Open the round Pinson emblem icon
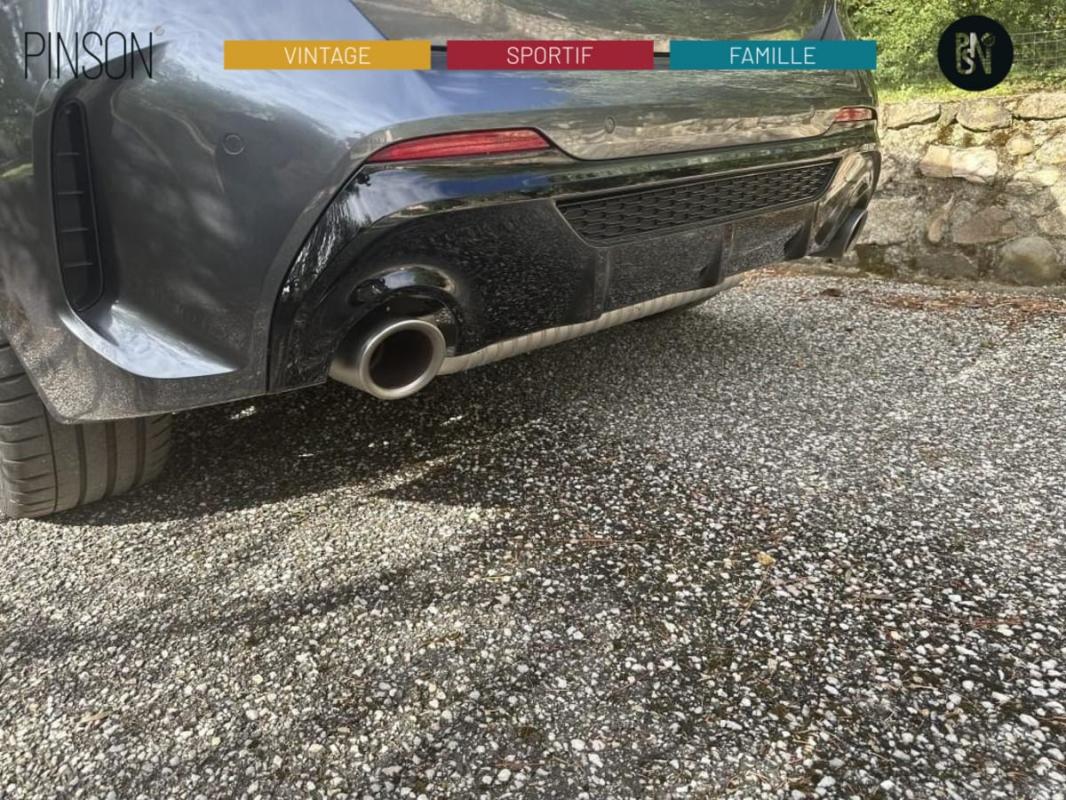This screenshot has height=800, width=1066. pos(974,53)
